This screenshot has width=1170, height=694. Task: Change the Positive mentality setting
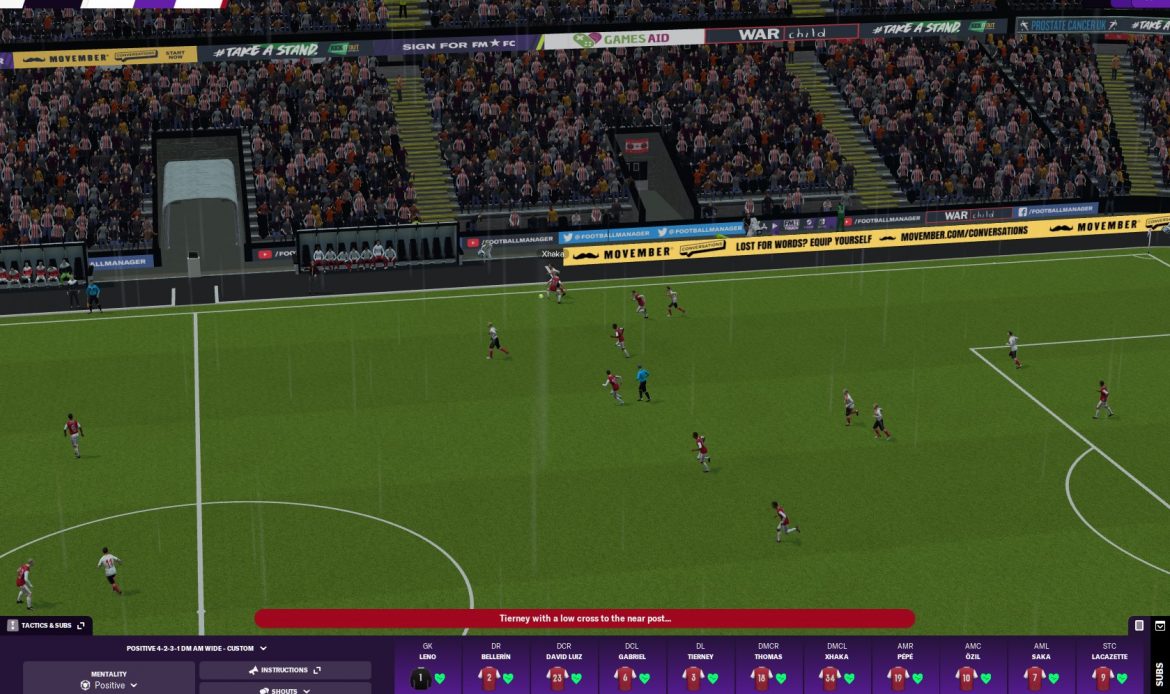pyautogui.click(x=109, y=685)
